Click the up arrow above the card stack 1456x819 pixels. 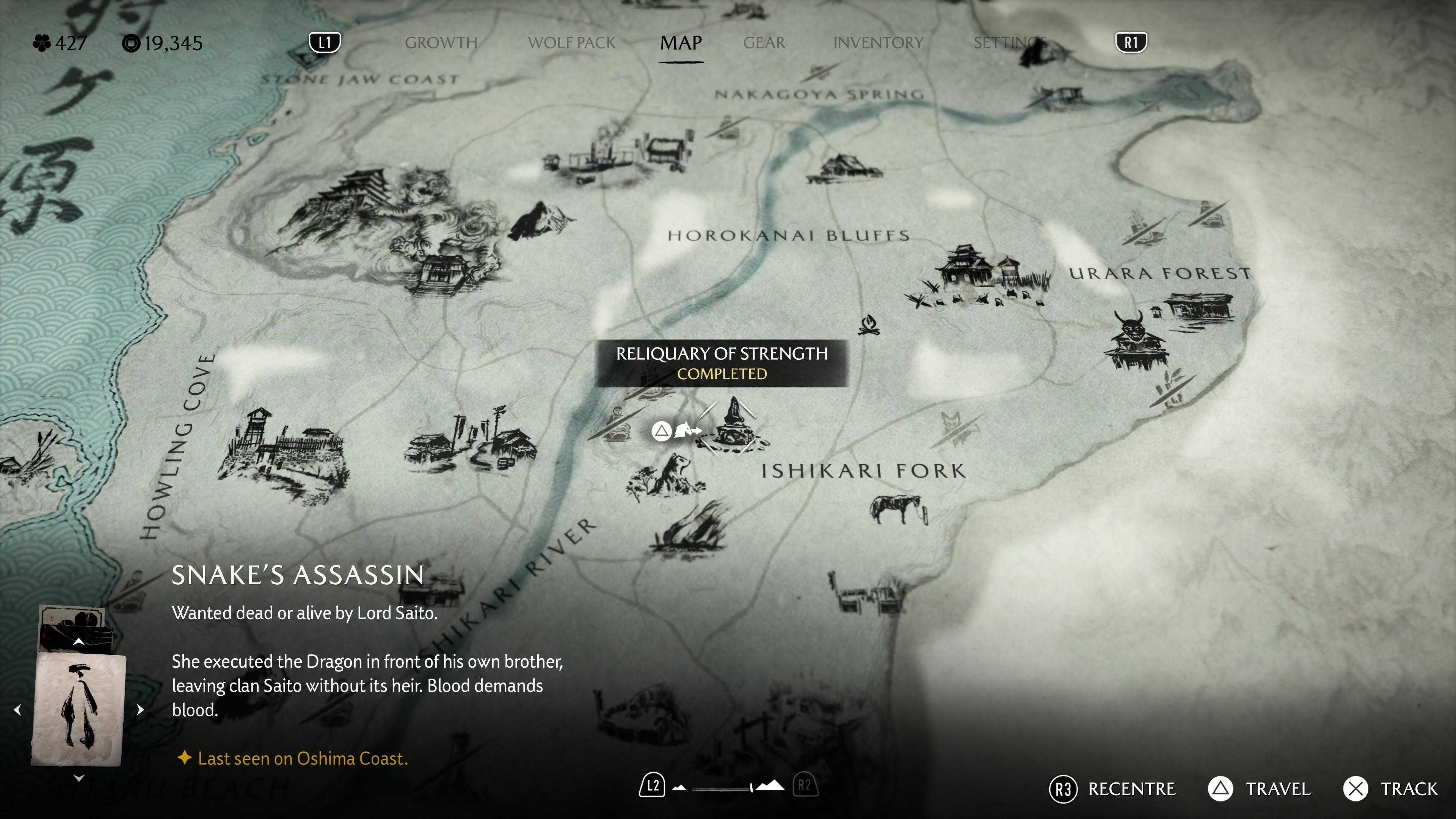[79, 642]
